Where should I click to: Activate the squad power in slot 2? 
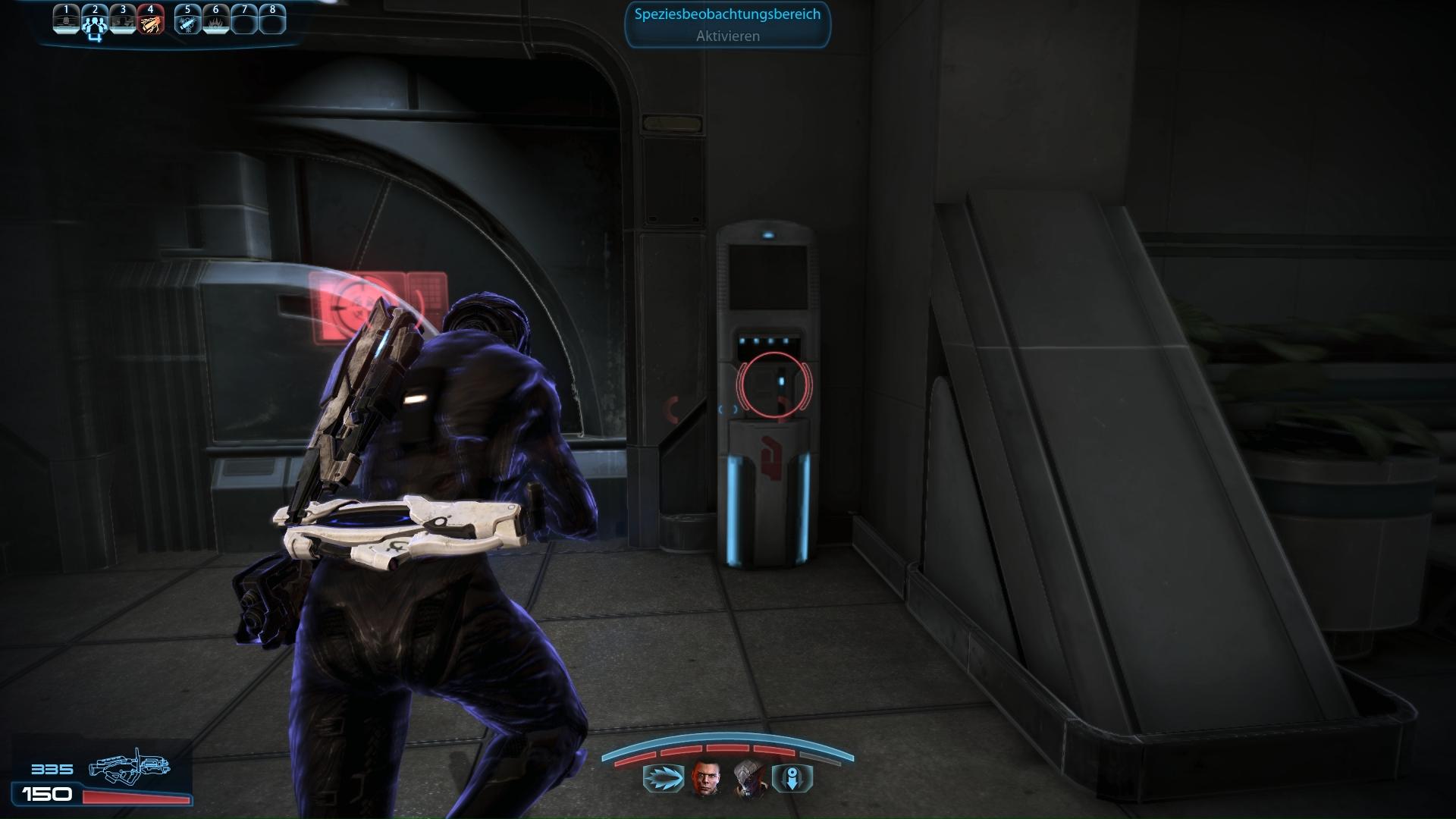click(x=95, y=20)
